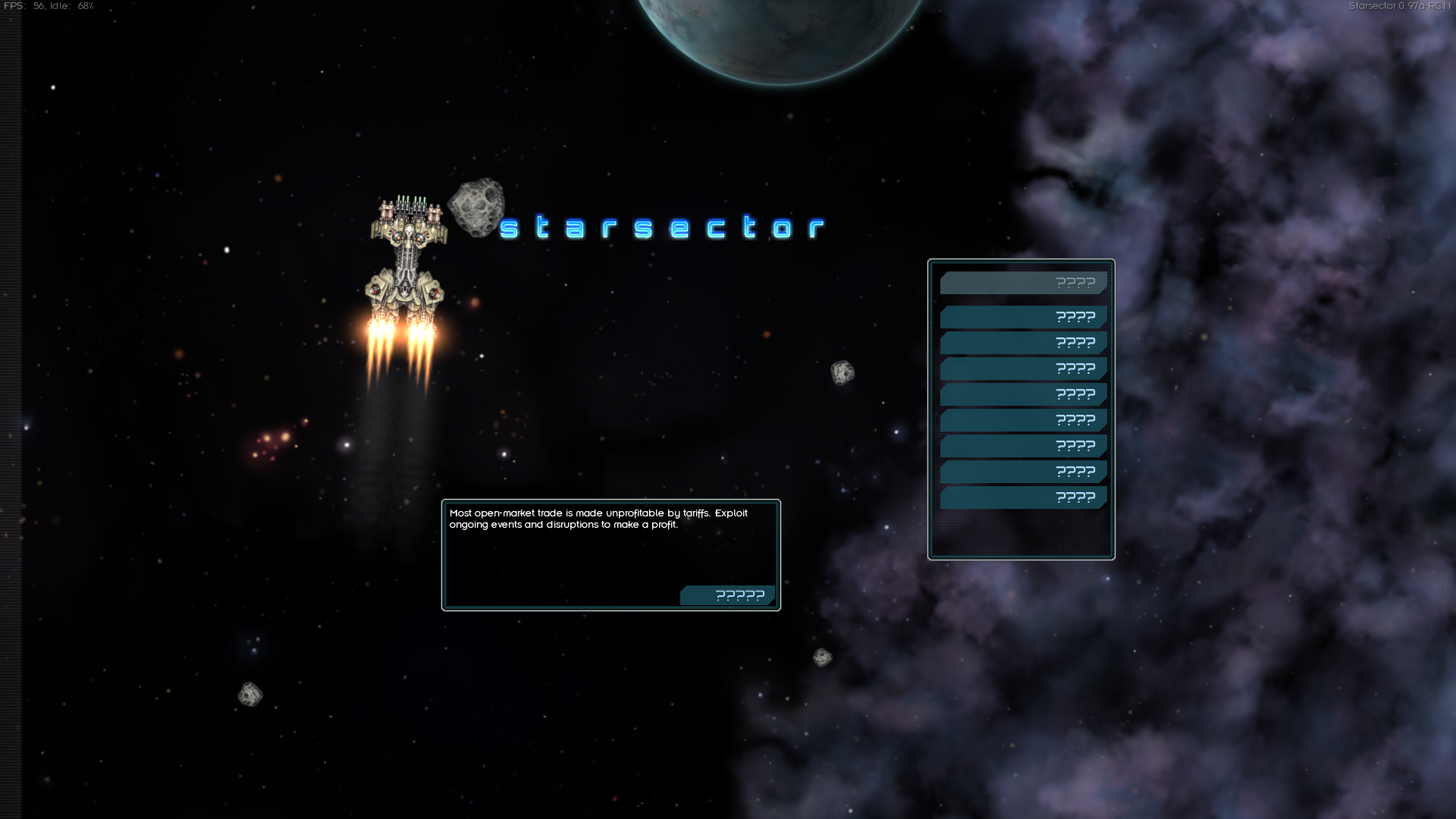Click the seventh enabled "????" menu button
This screenshot has width=1456, height=819.
(1023, 471)
